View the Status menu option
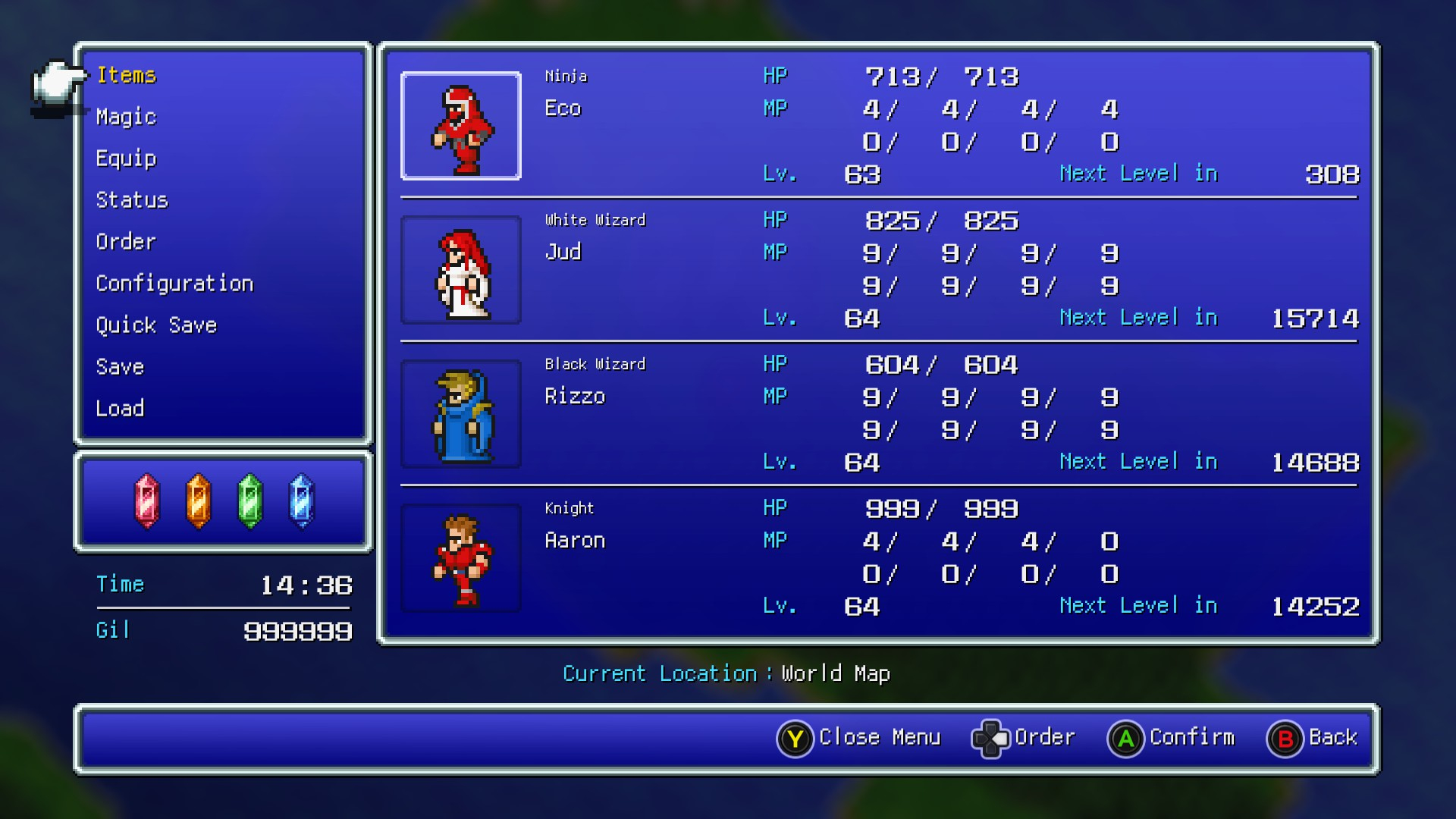Image resolution: width=1456 pixels, height=819 pixels. pyautogui.click(x=132, y=200)
